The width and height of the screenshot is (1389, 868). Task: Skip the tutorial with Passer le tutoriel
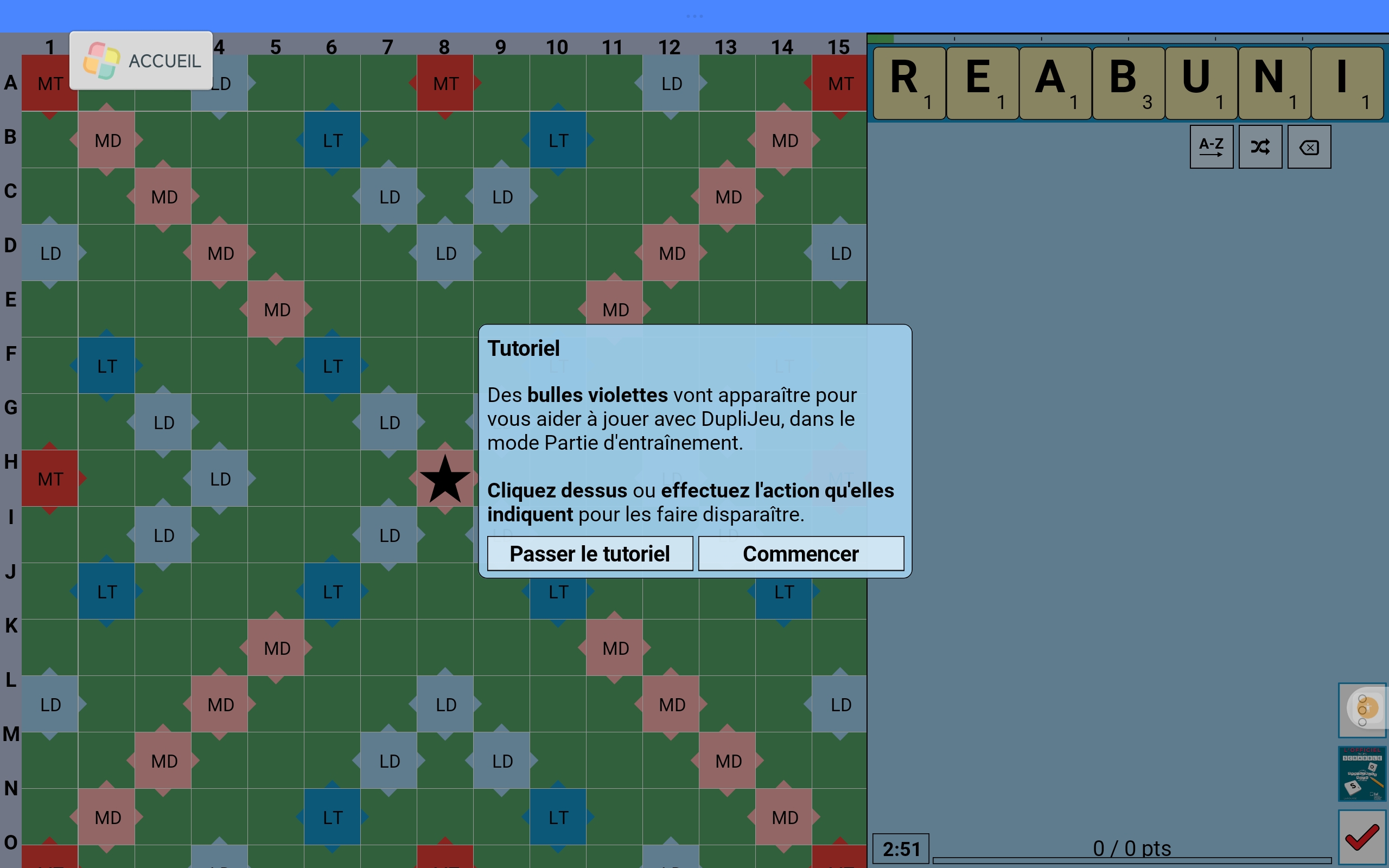[x=589, y=553]
